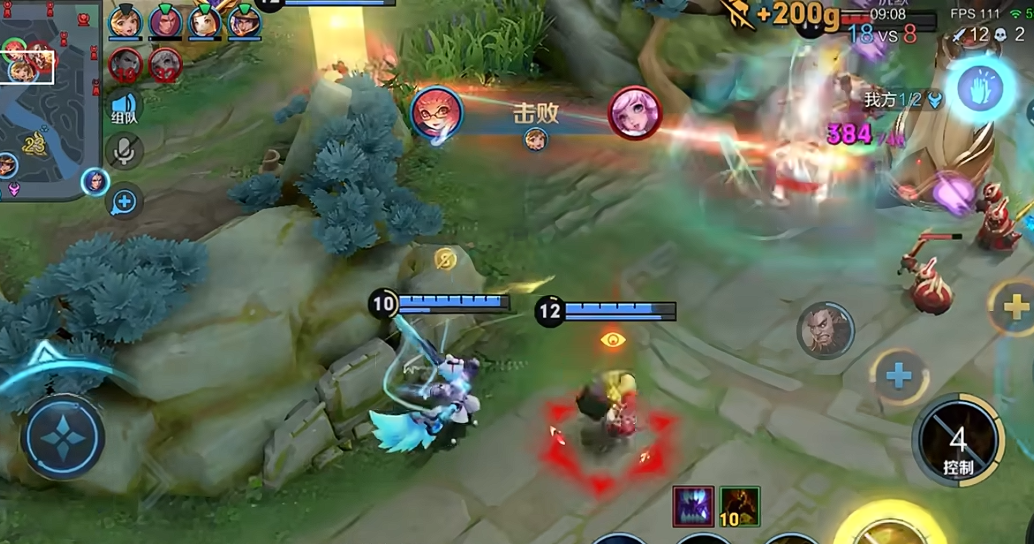Upgrade skill with the yellow plus button
1034x544 pixels.
click(1015, 306)
